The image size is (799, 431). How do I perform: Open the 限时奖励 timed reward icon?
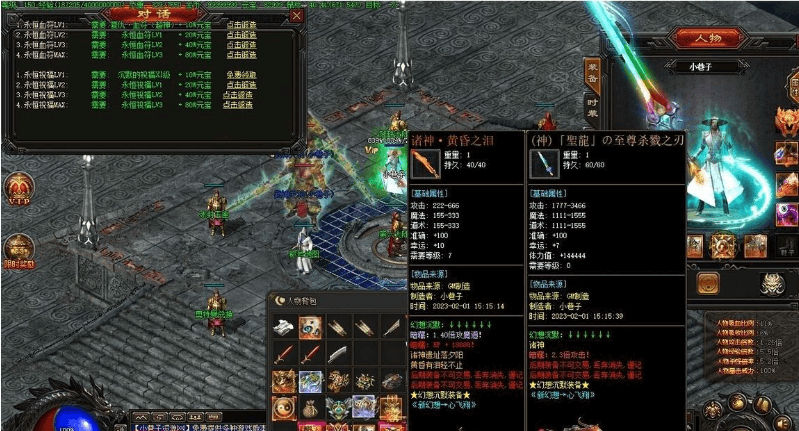(x=17, y=250)
